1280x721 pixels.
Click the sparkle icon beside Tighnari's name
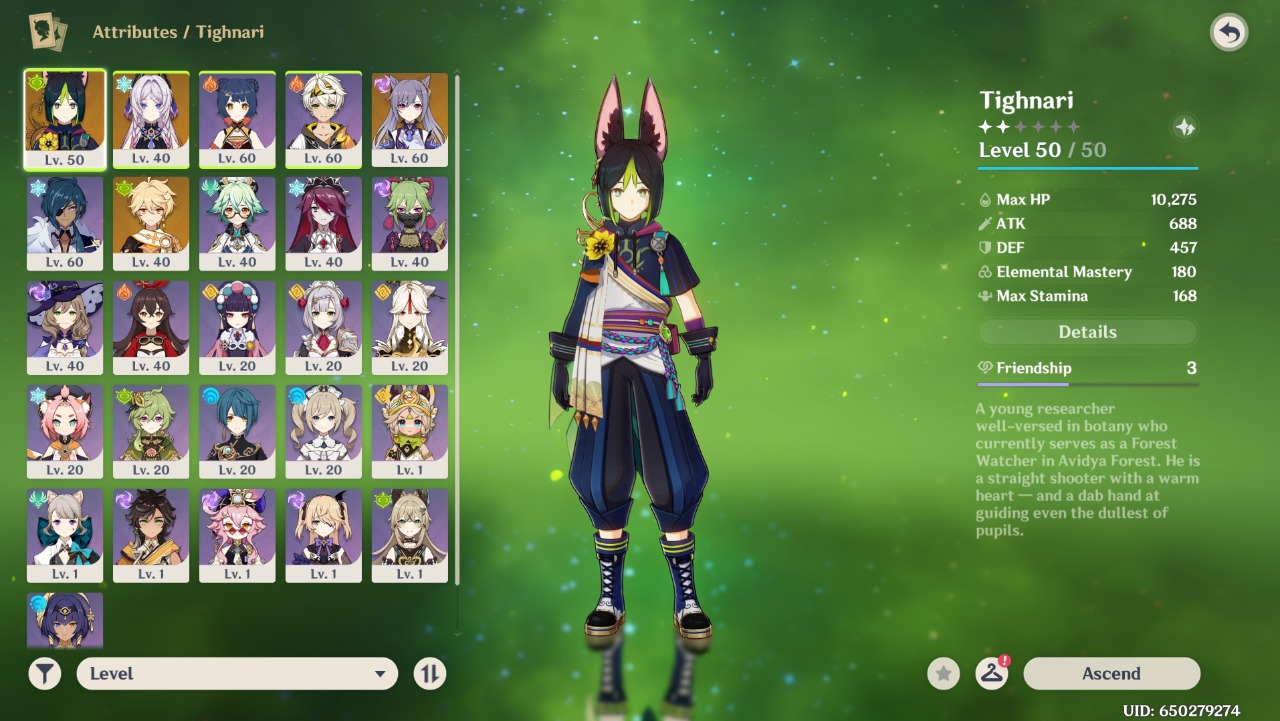point(1184,127)
